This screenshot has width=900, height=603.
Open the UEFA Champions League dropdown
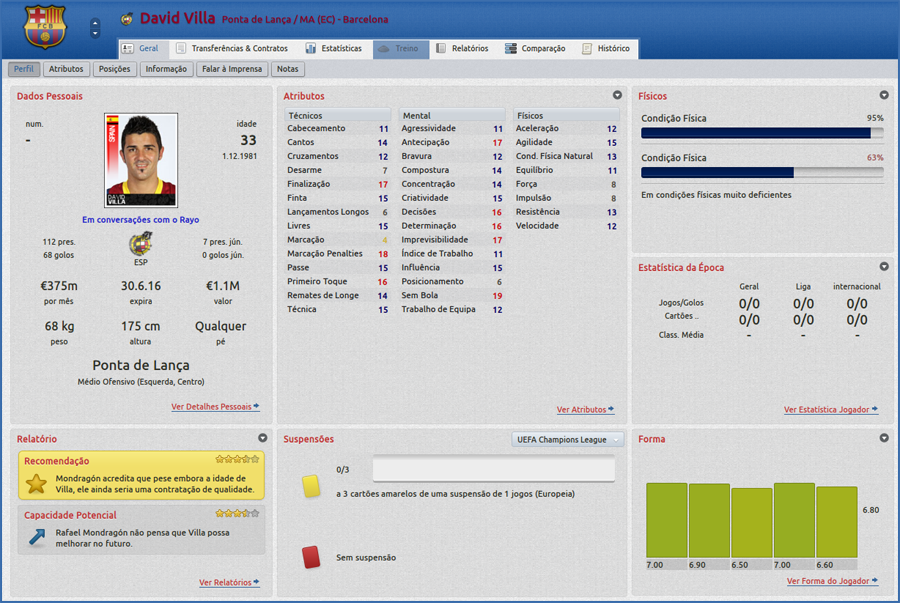(x=567, y=439)
